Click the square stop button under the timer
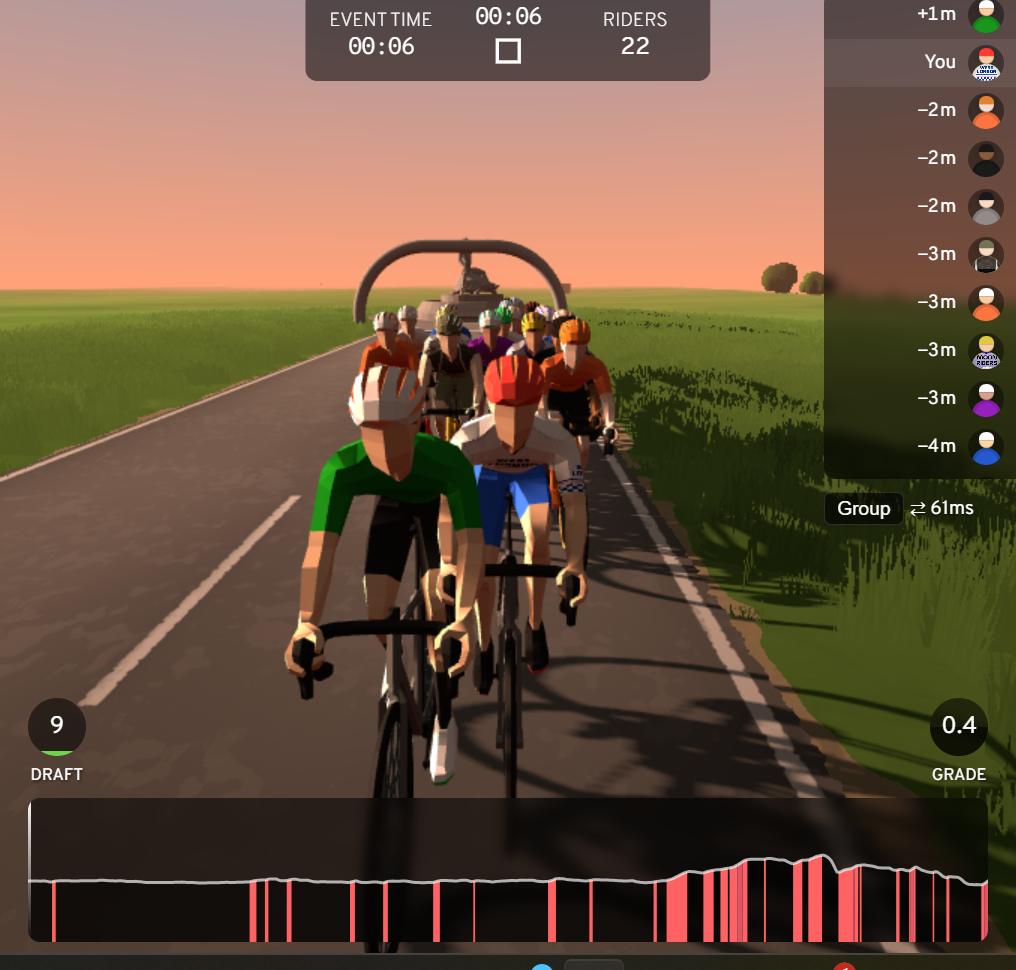 (x=508, y=50)
